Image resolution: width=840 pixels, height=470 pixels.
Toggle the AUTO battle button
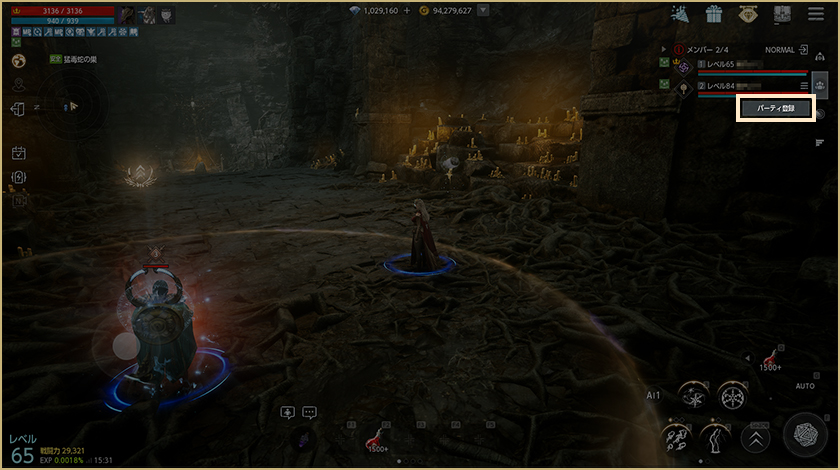point(804,385)
